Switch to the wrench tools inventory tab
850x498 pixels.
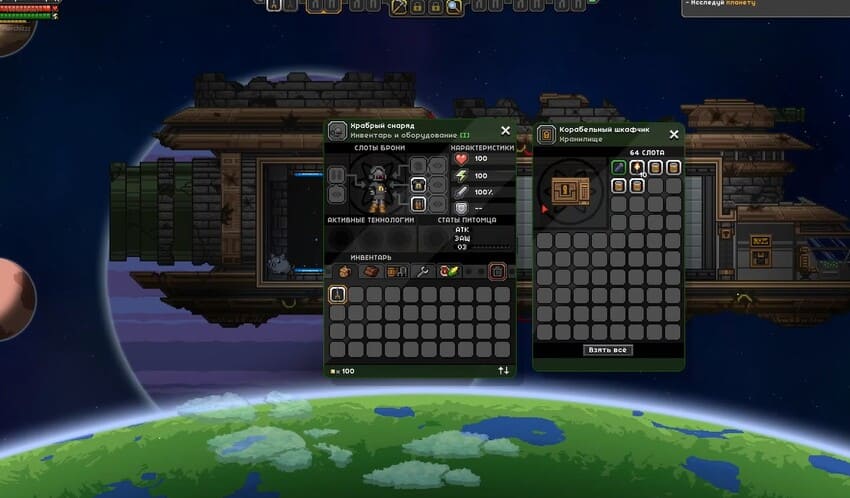[x=422, y=271]
